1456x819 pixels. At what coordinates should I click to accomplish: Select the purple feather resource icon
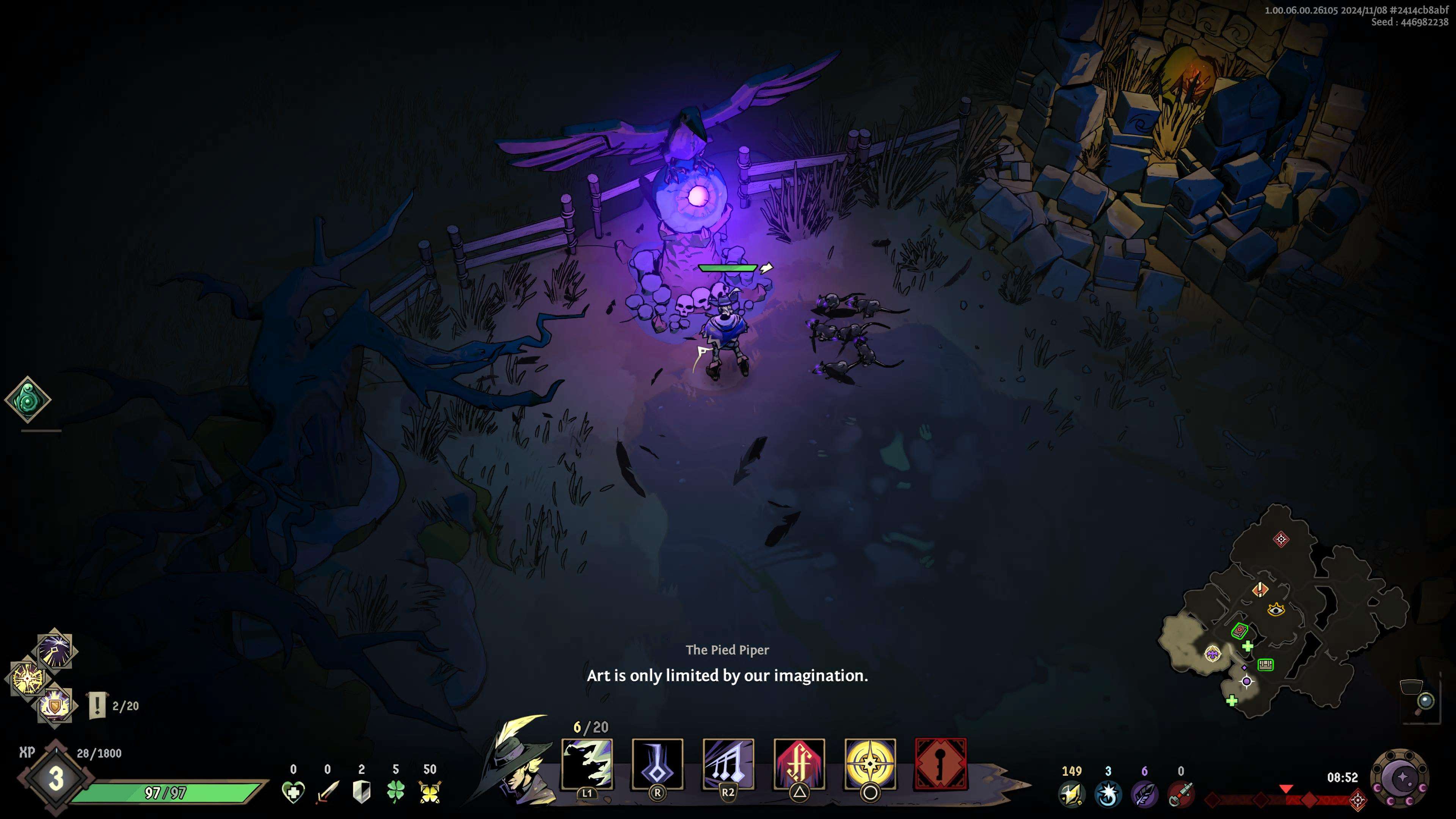point(1144,794)
